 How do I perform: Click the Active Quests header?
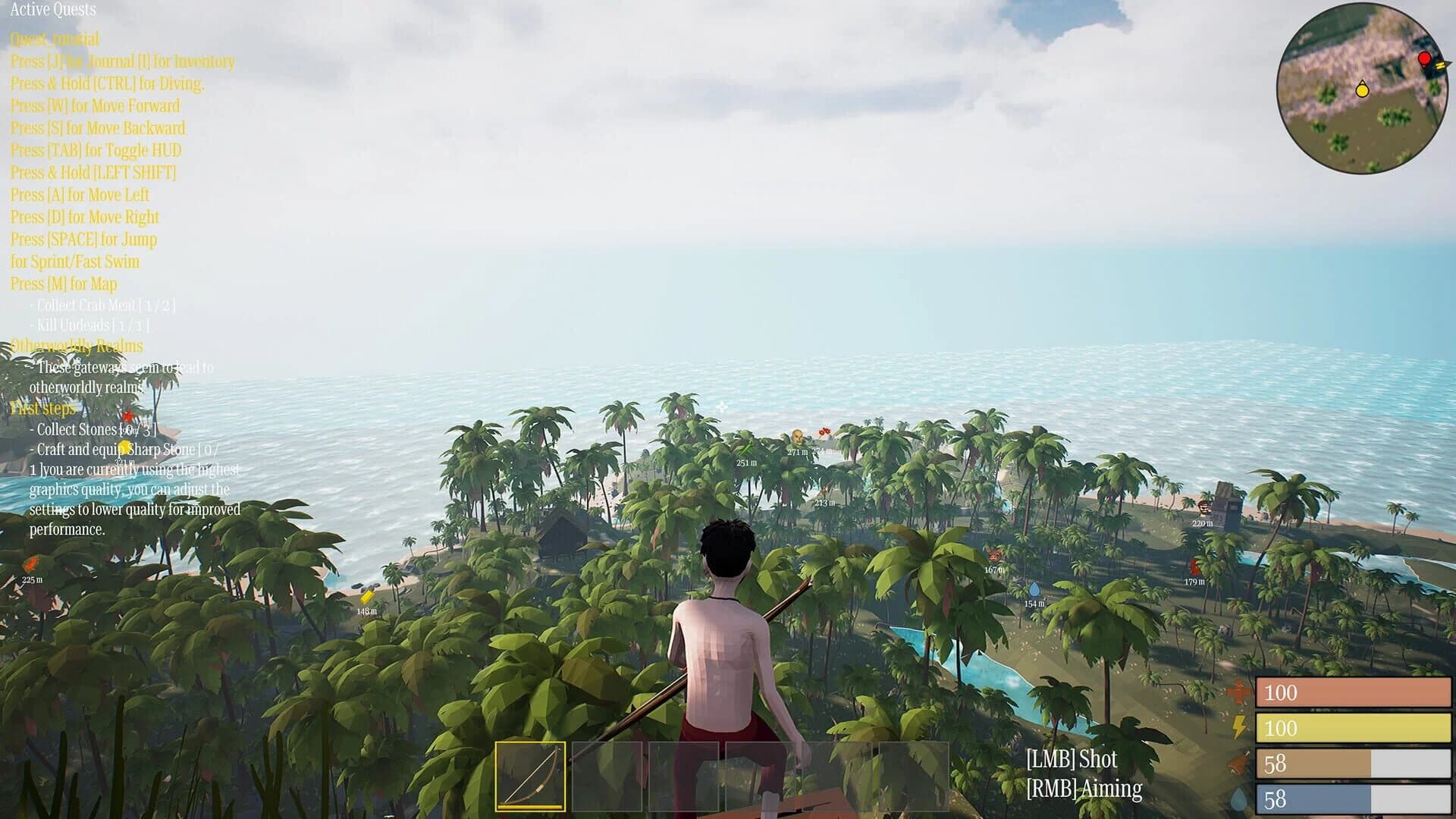(x=53, y=11)
